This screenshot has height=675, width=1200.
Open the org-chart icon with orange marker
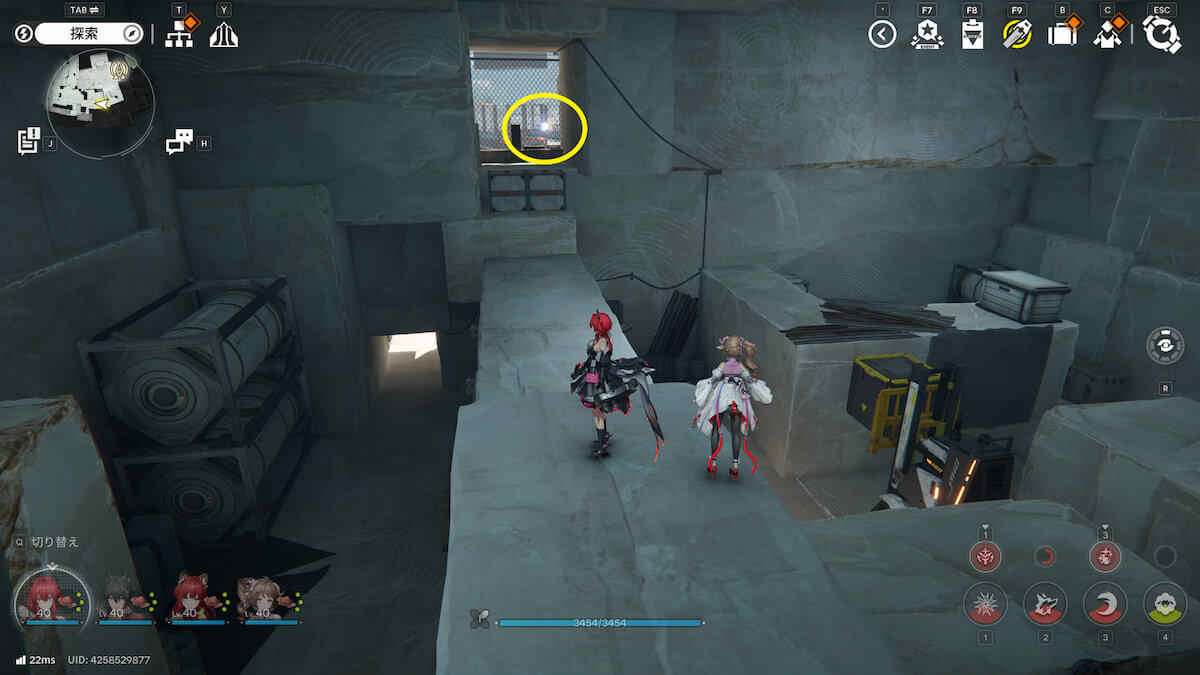pos(179,34)
